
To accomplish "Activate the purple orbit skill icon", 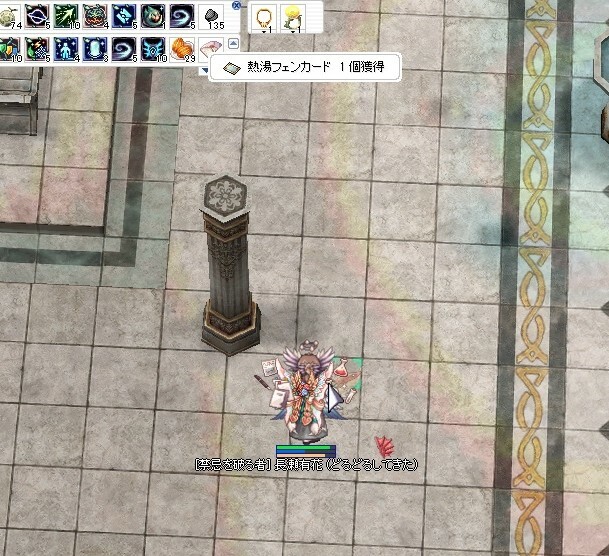I will (38, 16).
